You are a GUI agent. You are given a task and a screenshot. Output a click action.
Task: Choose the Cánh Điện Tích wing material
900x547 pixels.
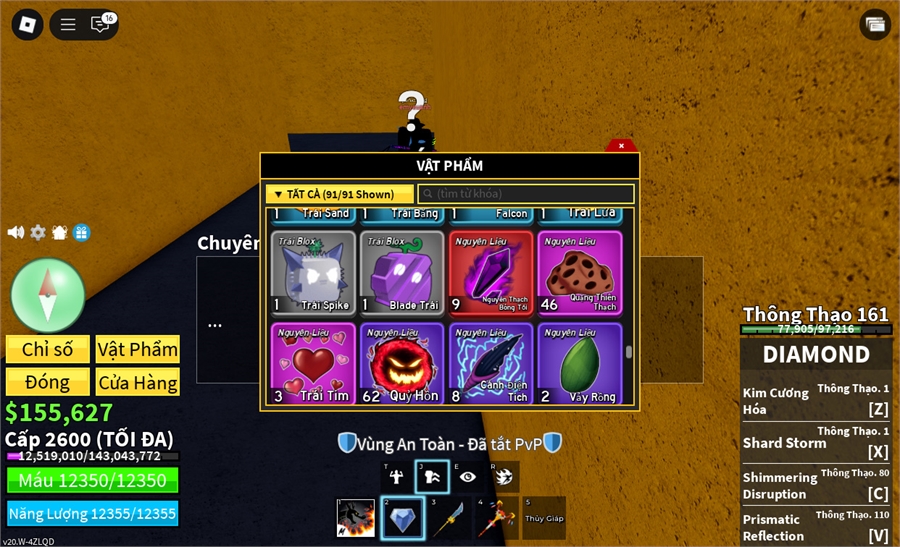[x=491, y=363]
